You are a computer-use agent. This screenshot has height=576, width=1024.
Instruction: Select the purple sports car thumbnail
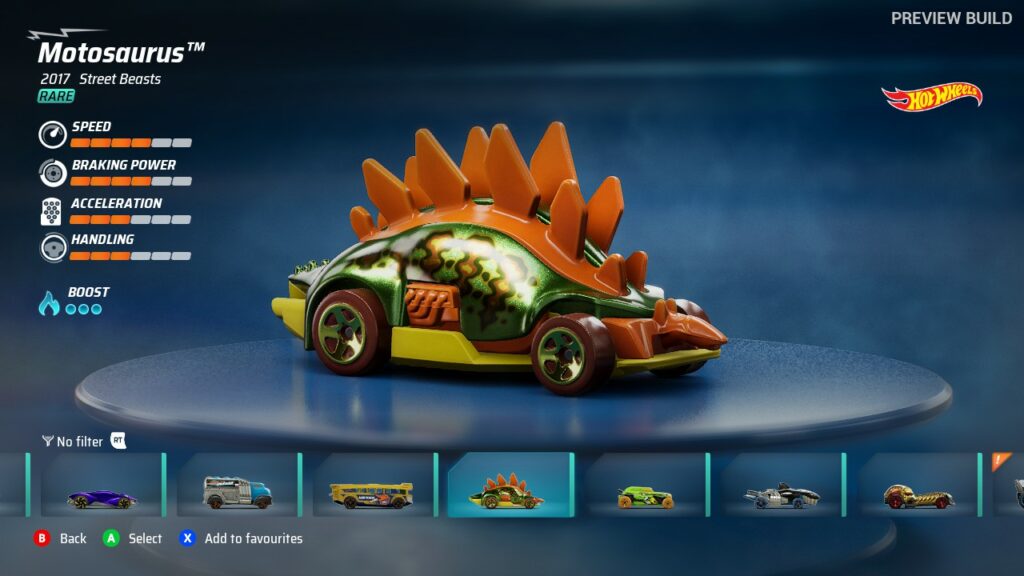pos(100,485)
